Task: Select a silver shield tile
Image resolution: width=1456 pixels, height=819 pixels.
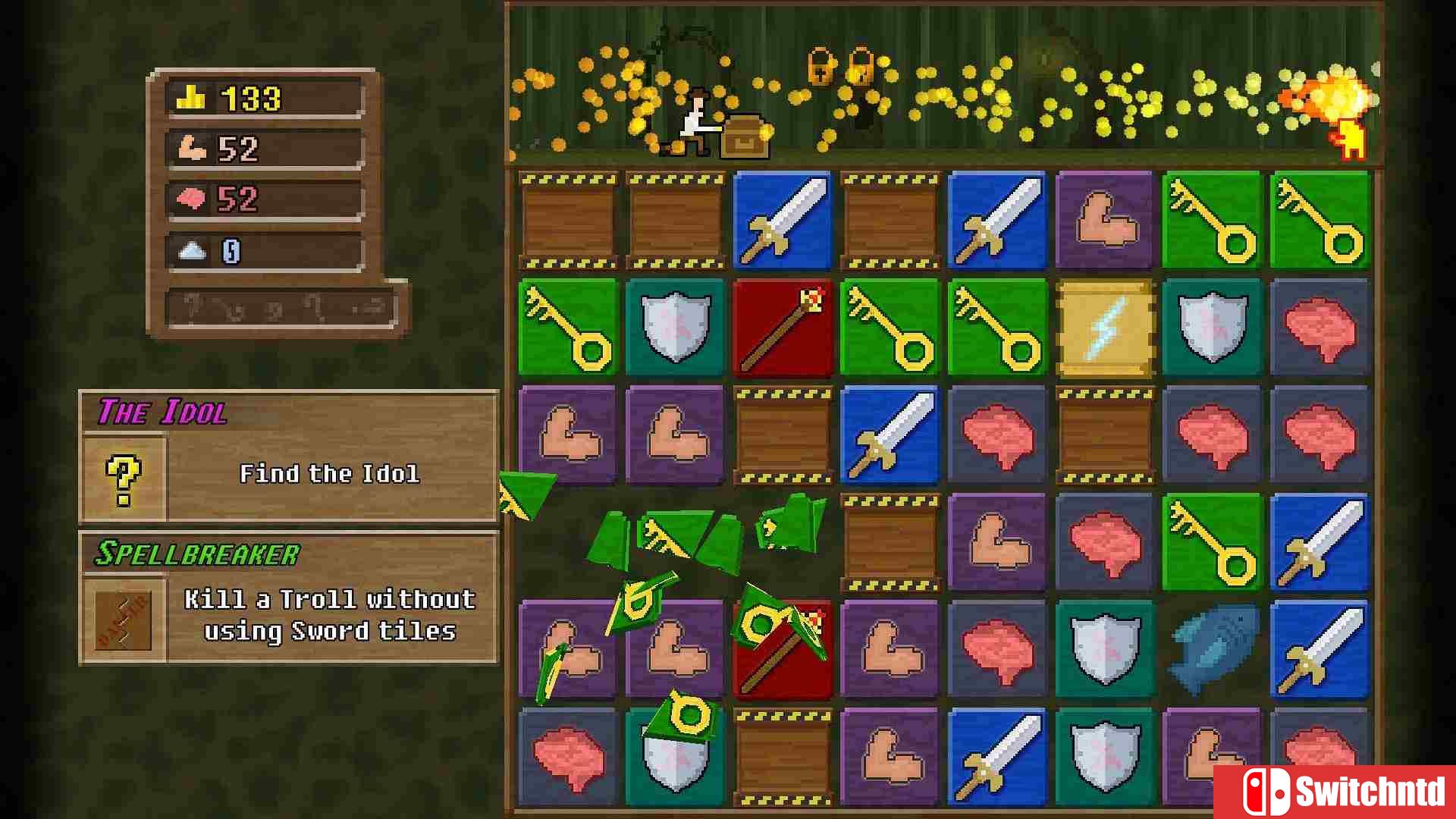Action: point(675,328)
